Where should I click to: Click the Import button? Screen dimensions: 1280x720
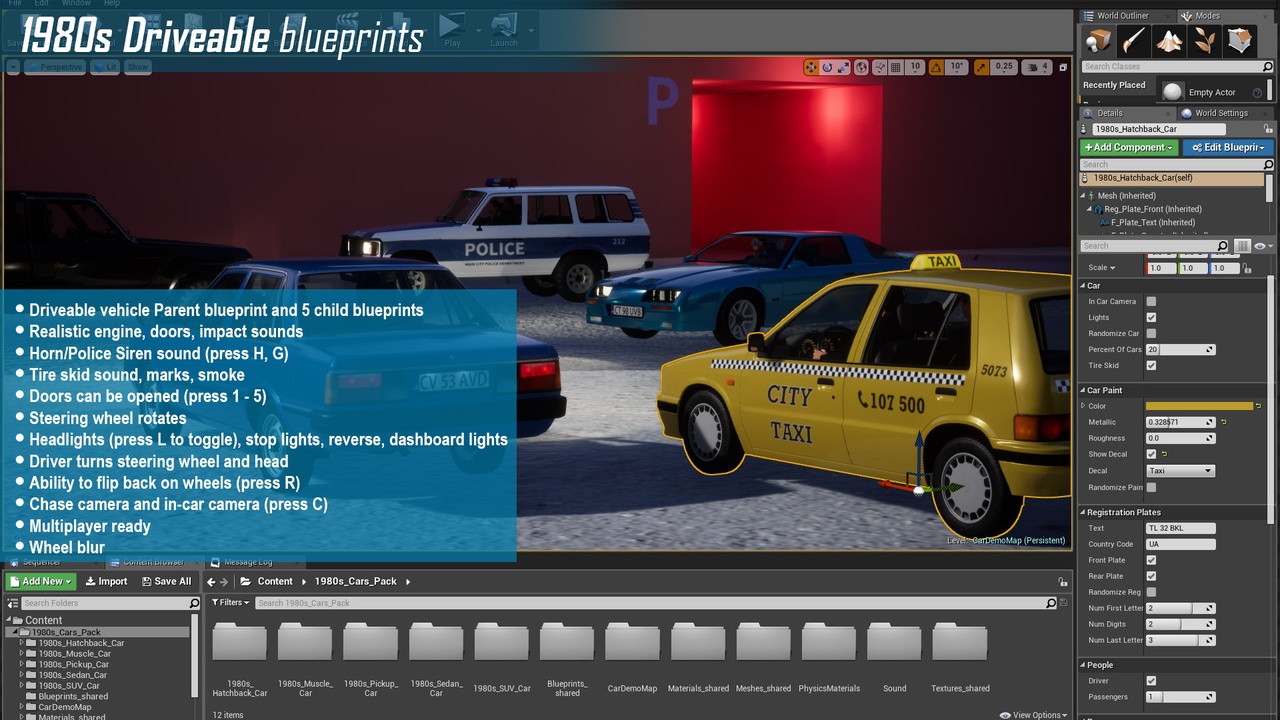(x=106, y=581)
